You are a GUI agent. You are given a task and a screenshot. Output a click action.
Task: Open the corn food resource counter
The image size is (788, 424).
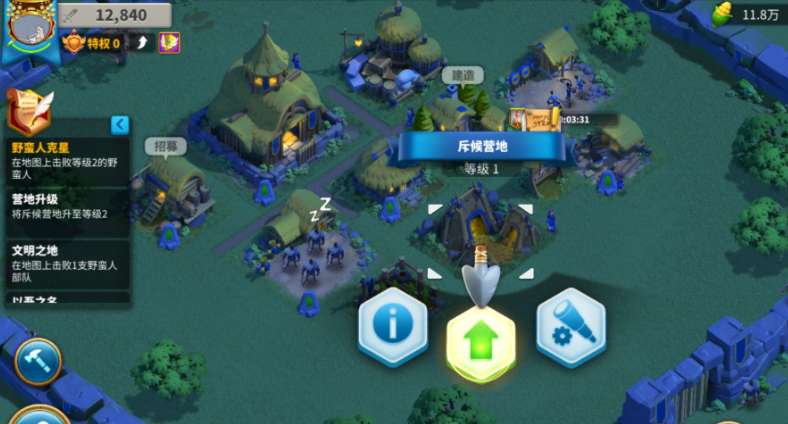coord(748,14)
